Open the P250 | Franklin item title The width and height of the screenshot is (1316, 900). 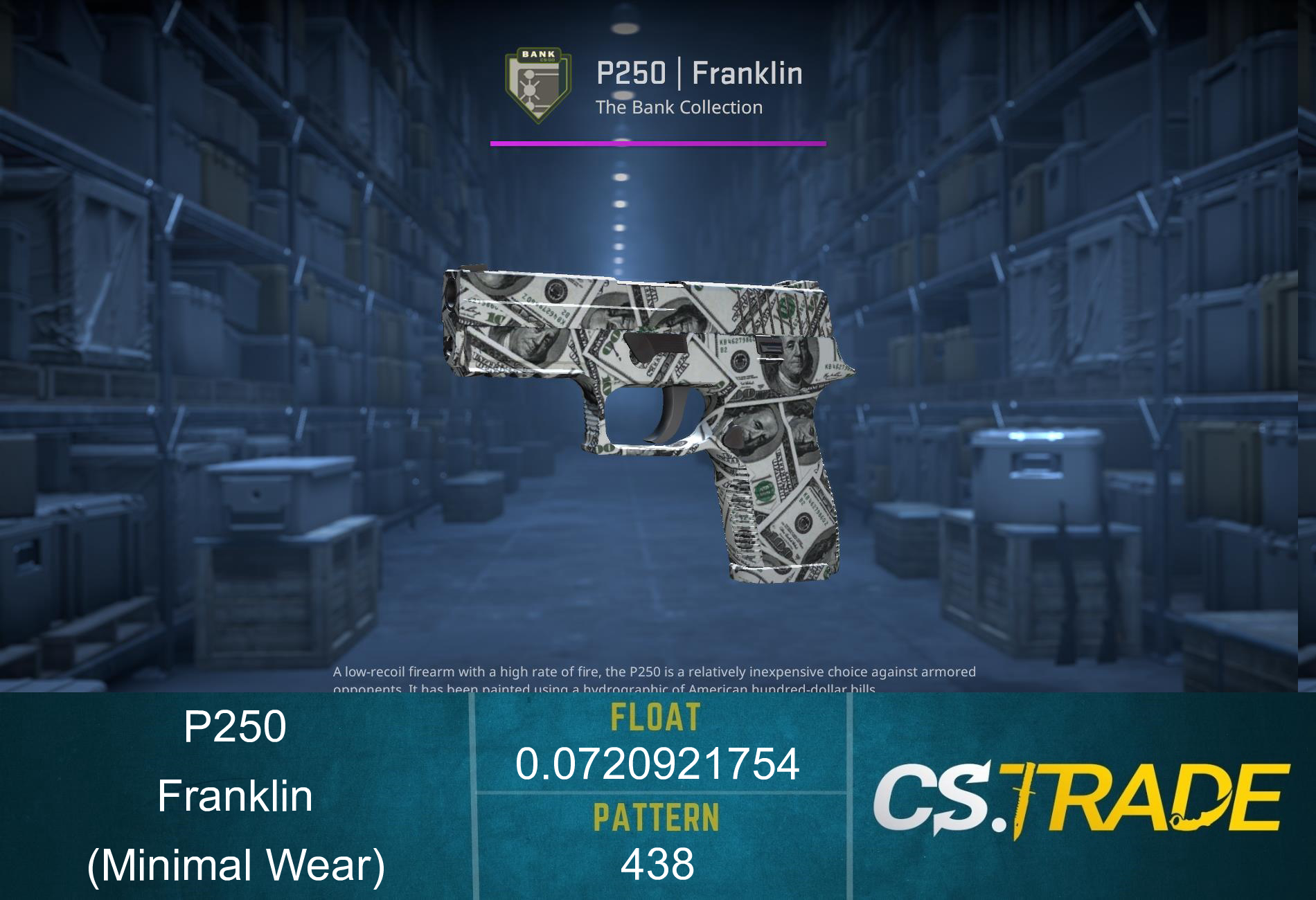click(x=701, y=73)
